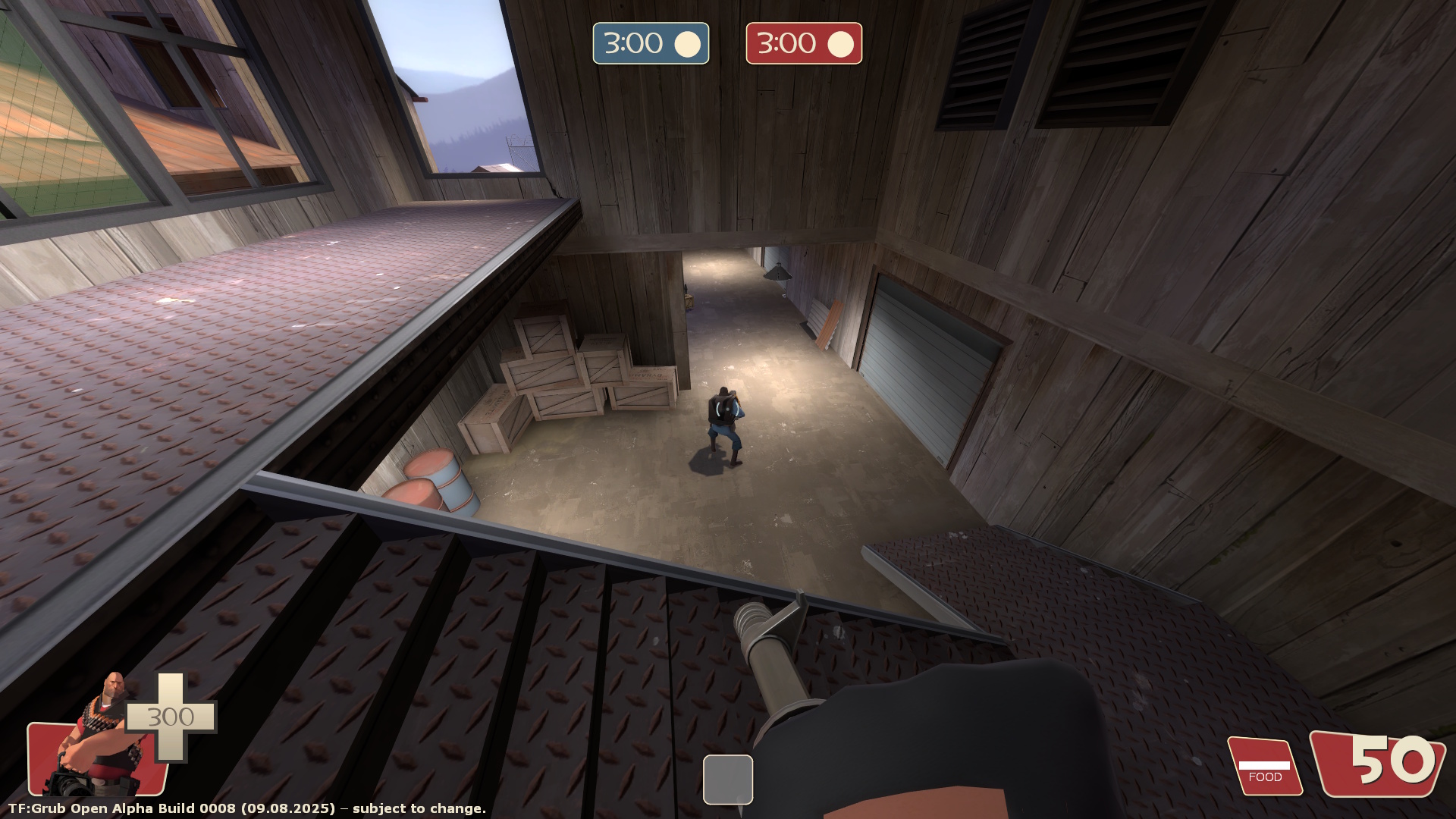Select the FOOD item meter
Image resolution: width=1456 pixels, height=819 pixels.
click(1264, 767)
